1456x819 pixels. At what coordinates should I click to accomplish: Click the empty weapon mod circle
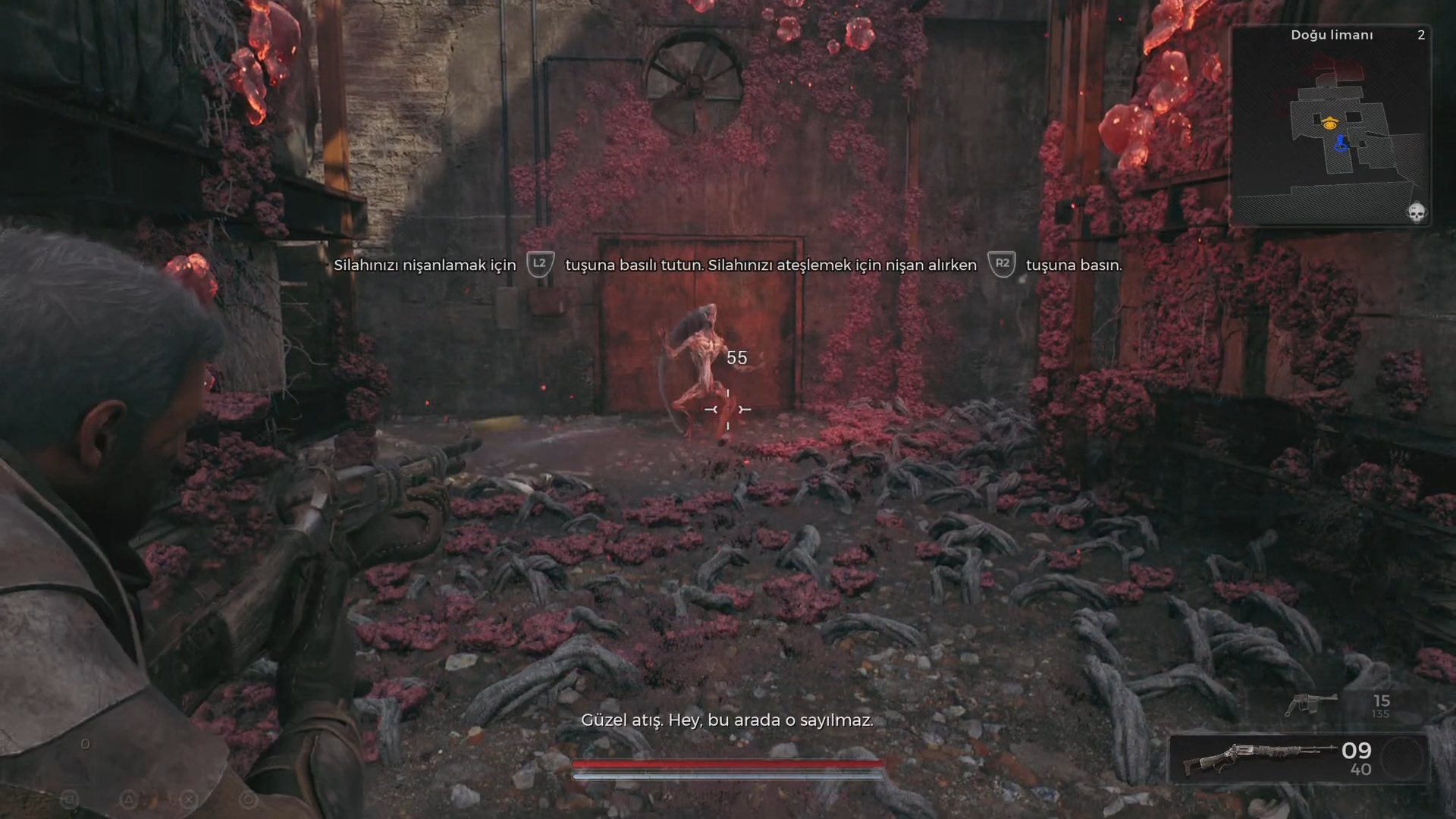tap(1401, 758)
